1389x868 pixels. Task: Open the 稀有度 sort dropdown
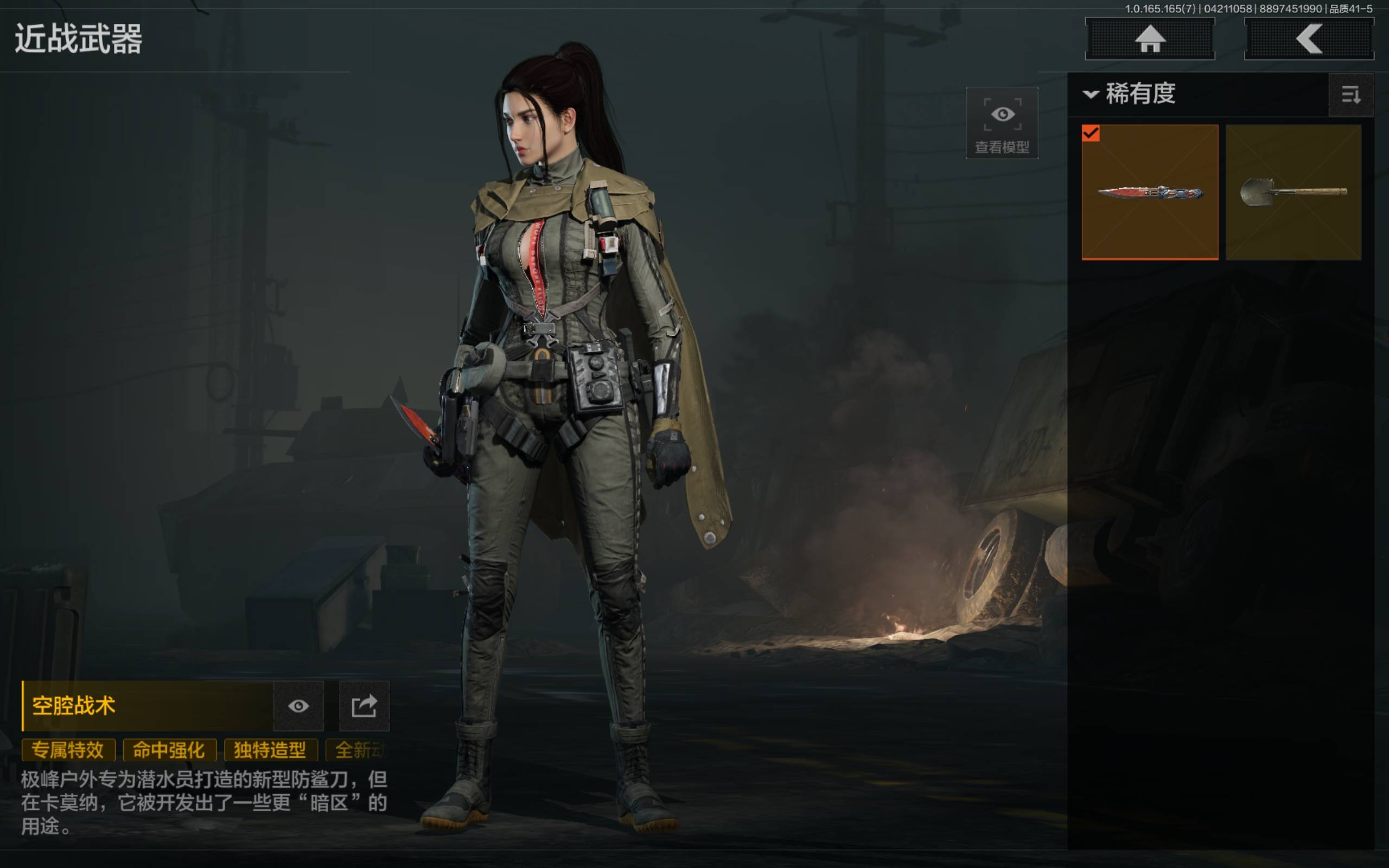click(x=1130, y=94)
